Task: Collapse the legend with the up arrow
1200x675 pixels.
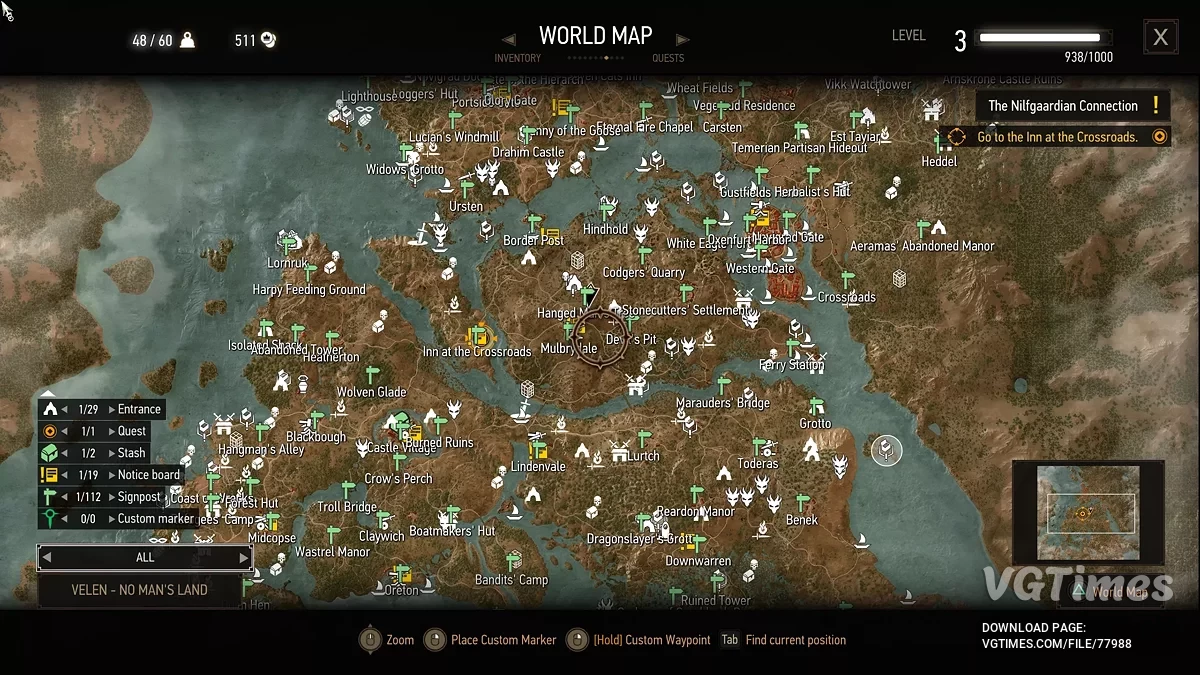Action: (47, 394)
